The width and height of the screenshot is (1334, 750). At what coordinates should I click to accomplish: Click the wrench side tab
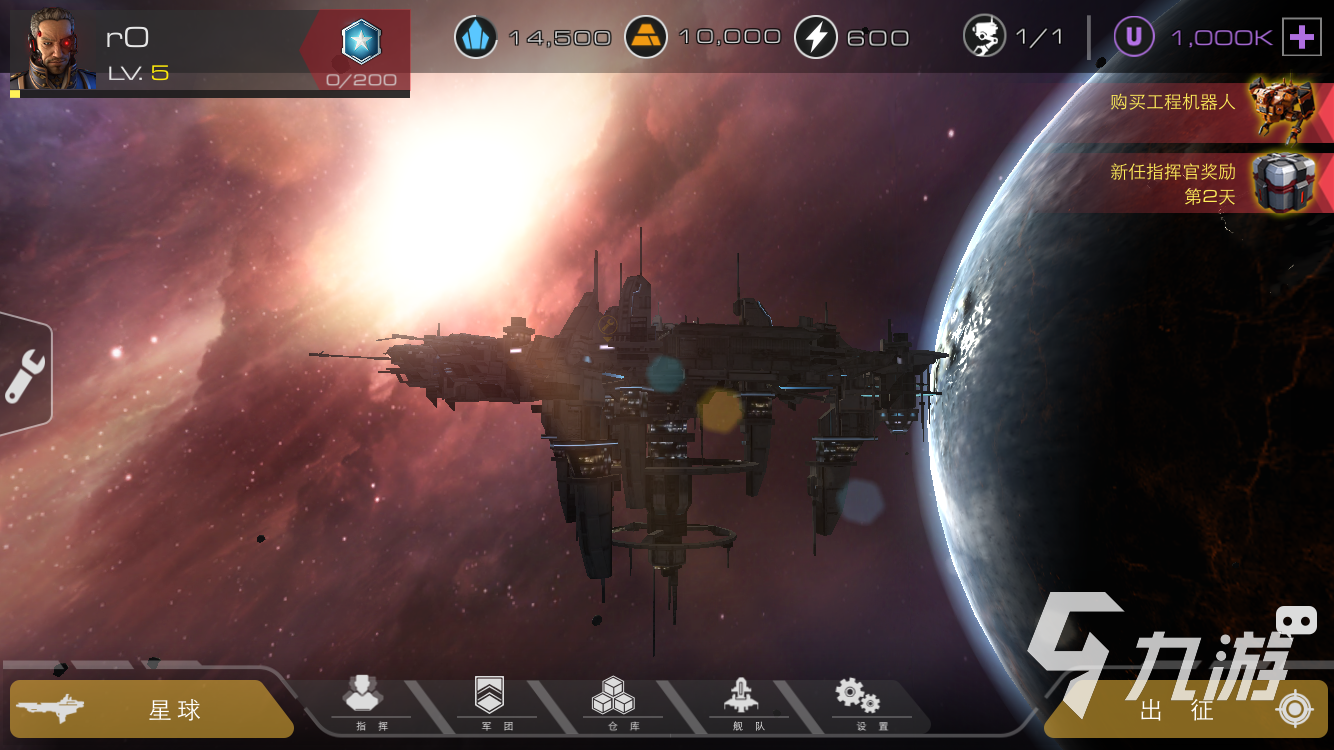point(24,375)
